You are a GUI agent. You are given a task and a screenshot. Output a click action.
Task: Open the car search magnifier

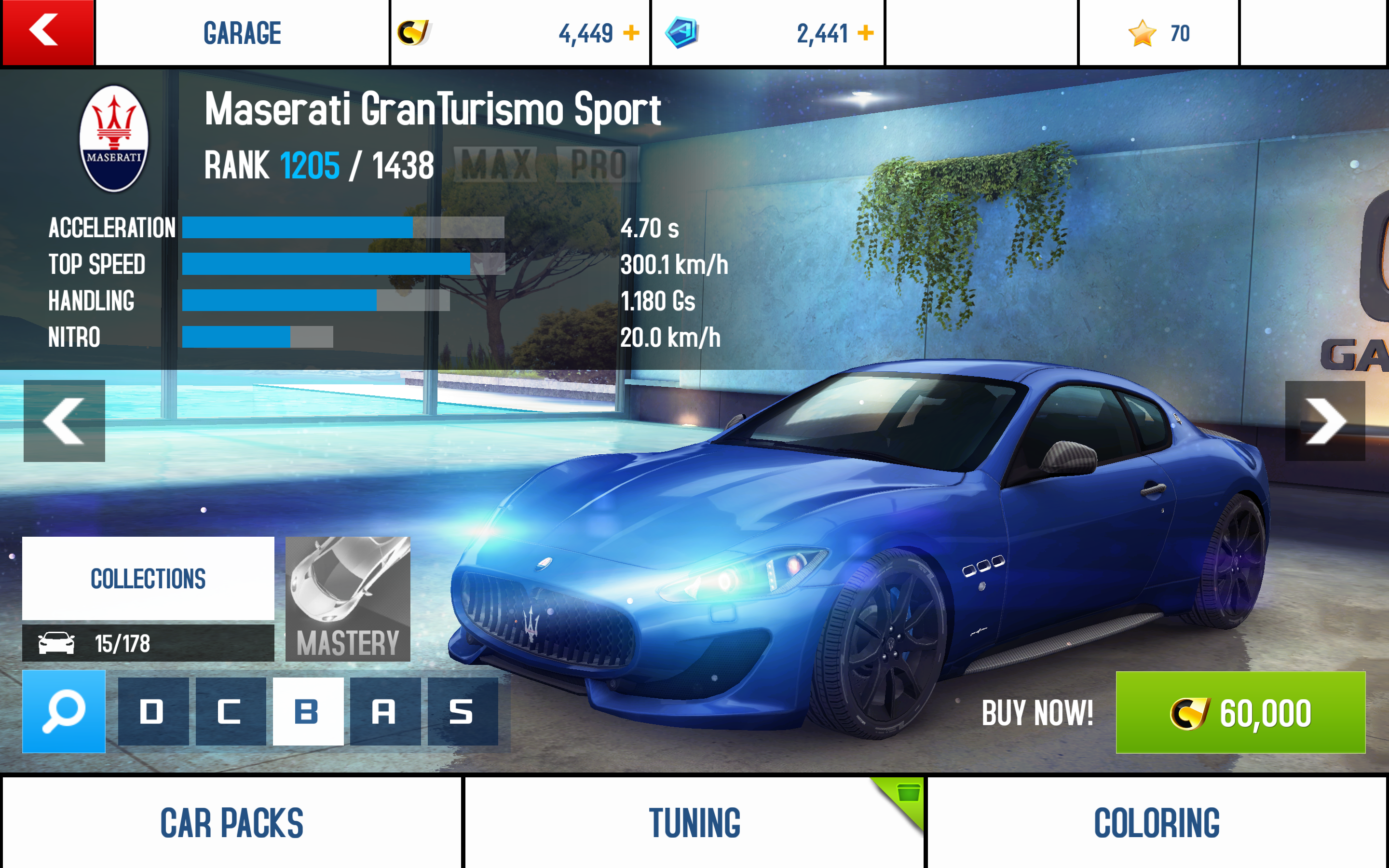point(64,711)
